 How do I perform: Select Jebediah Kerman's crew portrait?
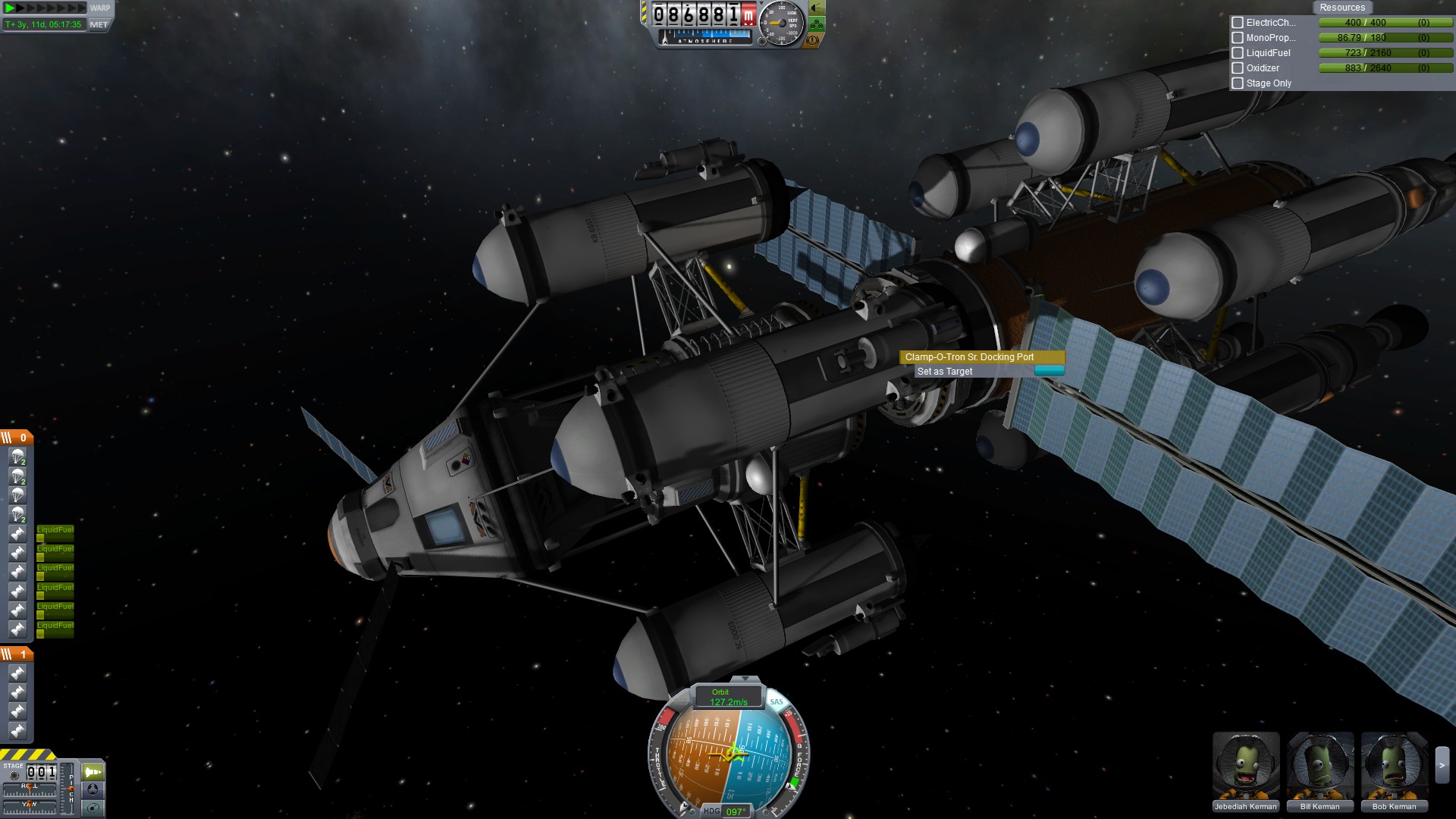coord(1245,766)
